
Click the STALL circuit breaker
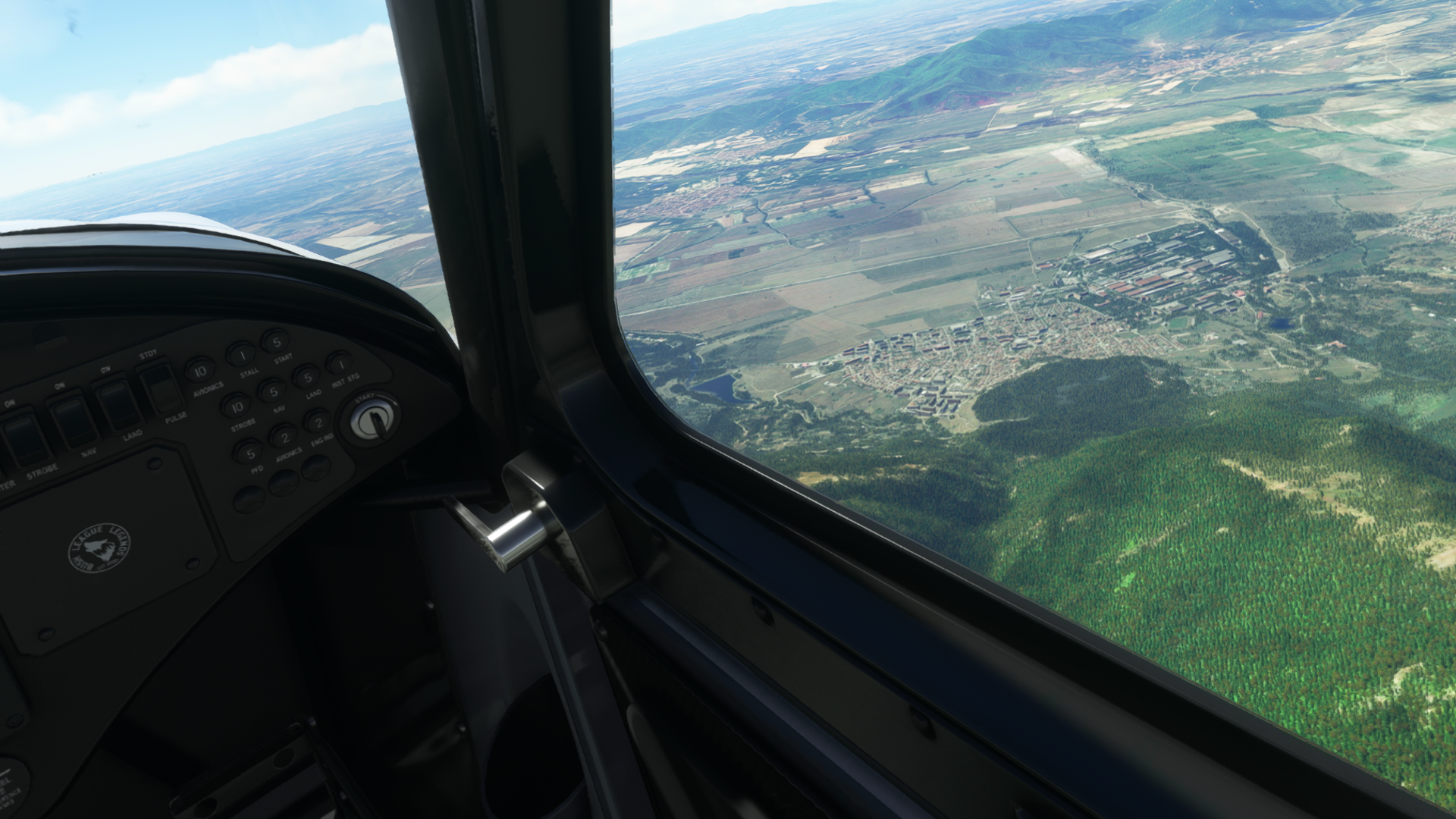(241, 354)
